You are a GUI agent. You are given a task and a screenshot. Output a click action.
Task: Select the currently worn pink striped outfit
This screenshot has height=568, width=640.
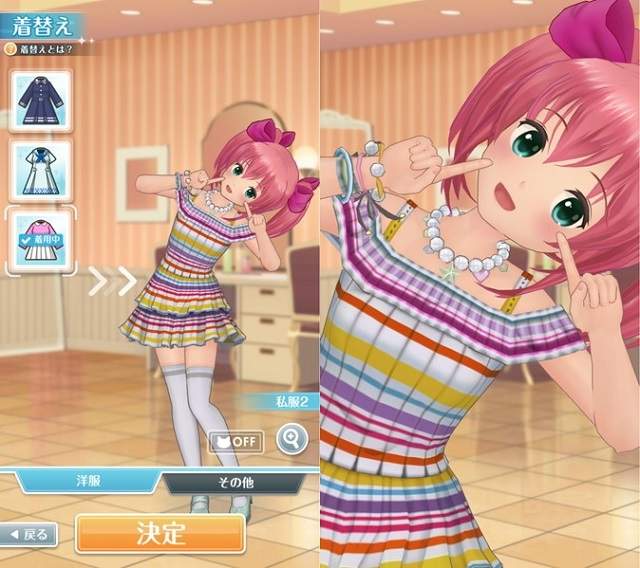click(x=40, y=240)
